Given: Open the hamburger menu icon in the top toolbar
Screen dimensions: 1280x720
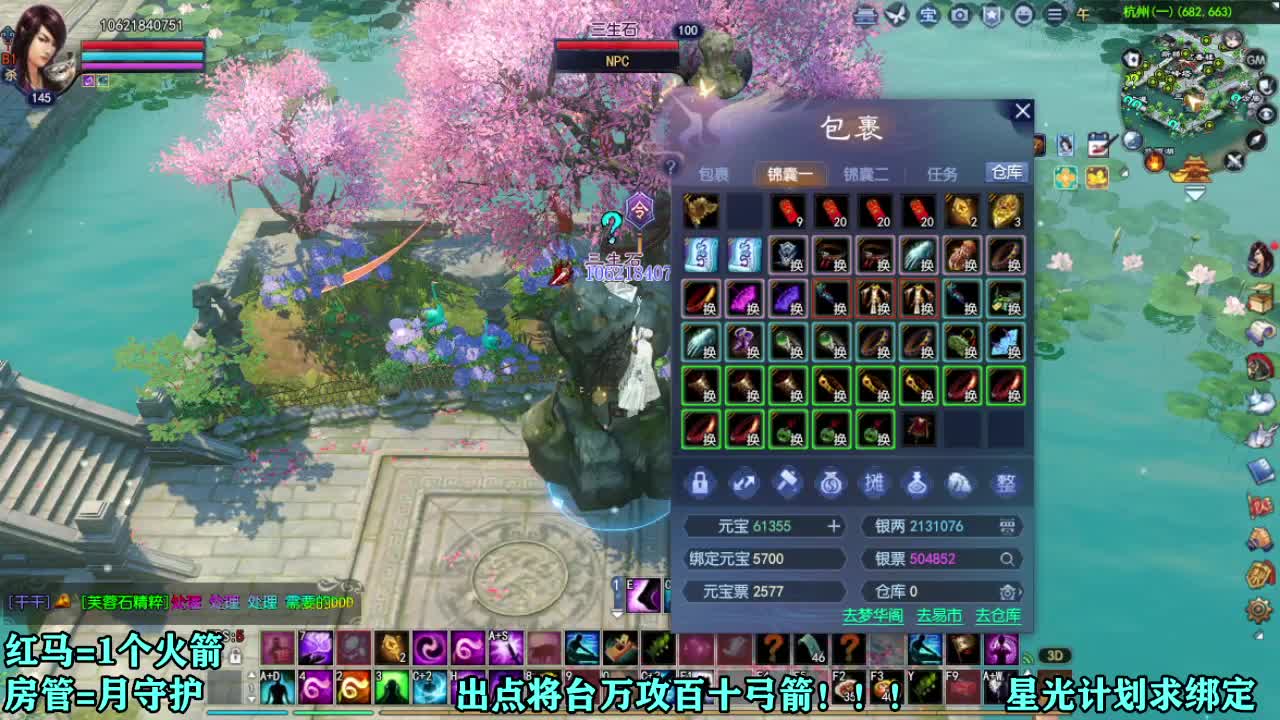Looking at the screenshot, I should coord(1055,15).
